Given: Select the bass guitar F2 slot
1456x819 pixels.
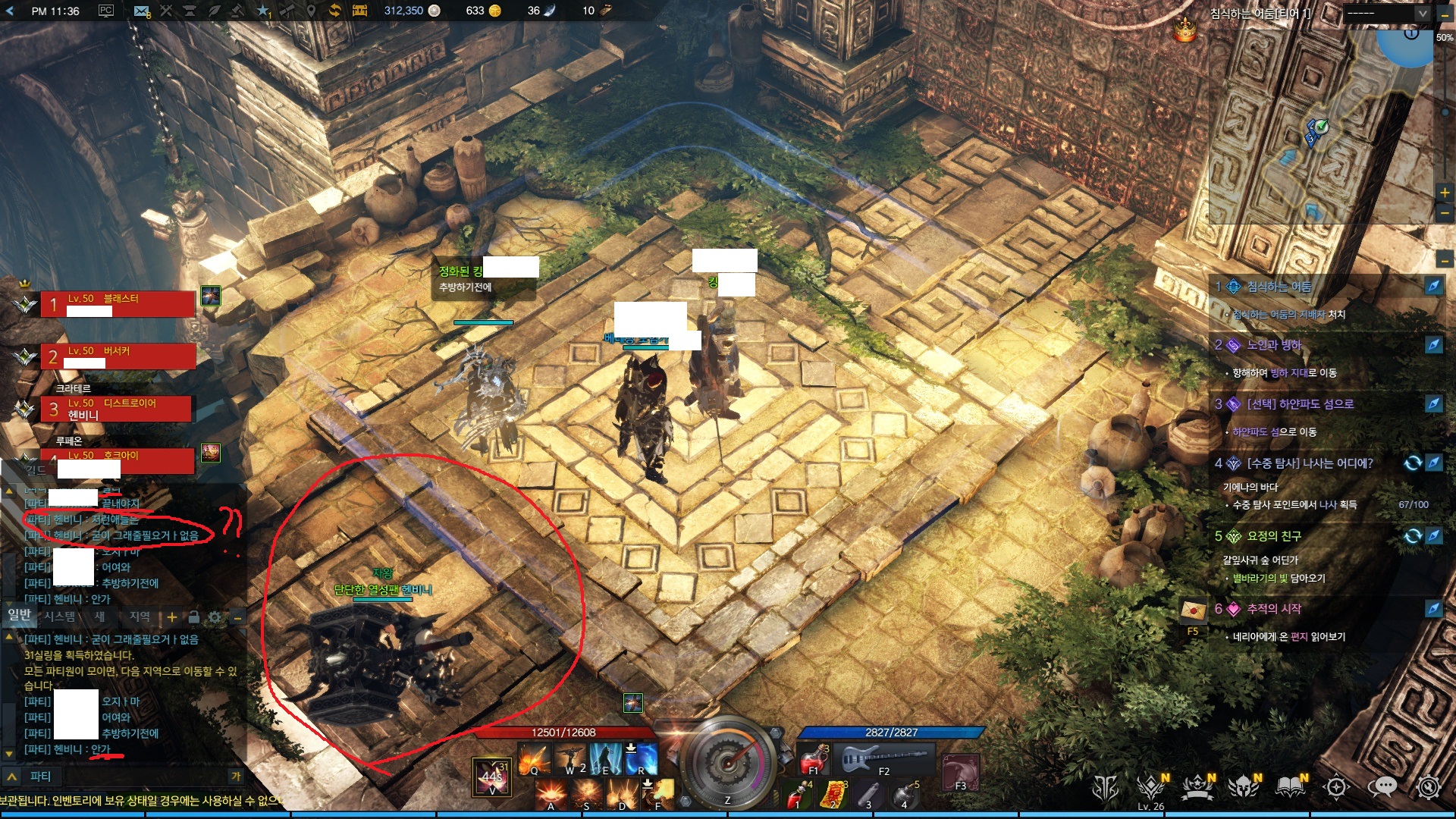Looking at the screenshot, I should tap(883, 757).
